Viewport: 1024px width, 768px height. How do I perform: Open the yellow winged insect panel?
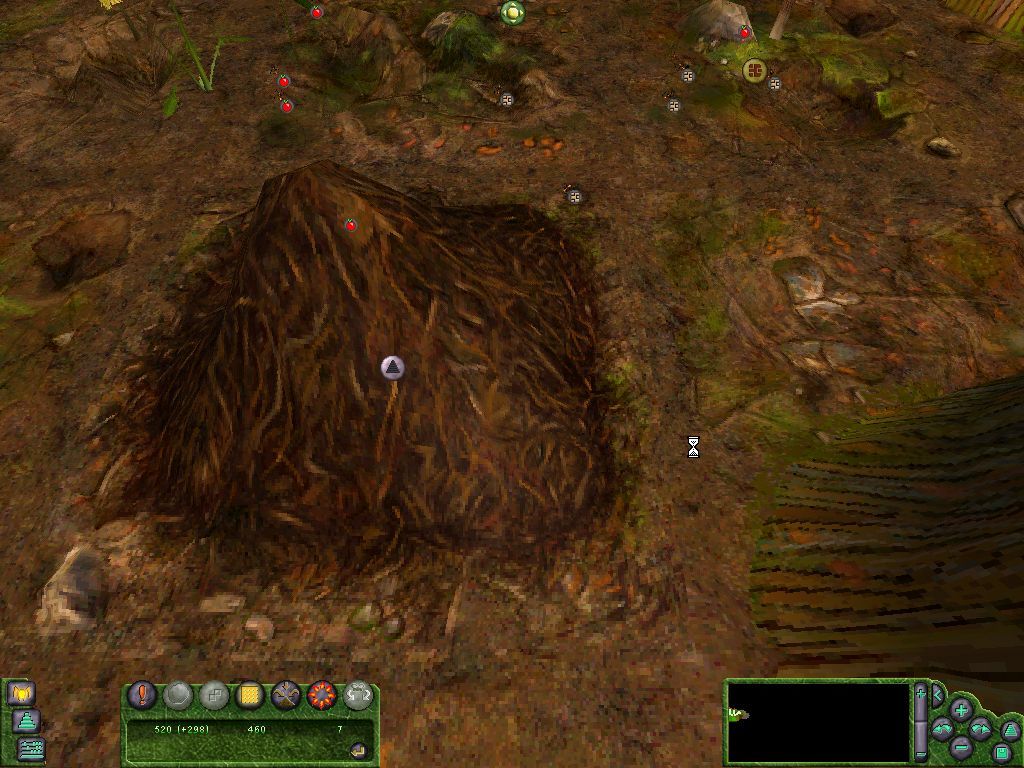point(21,692)
